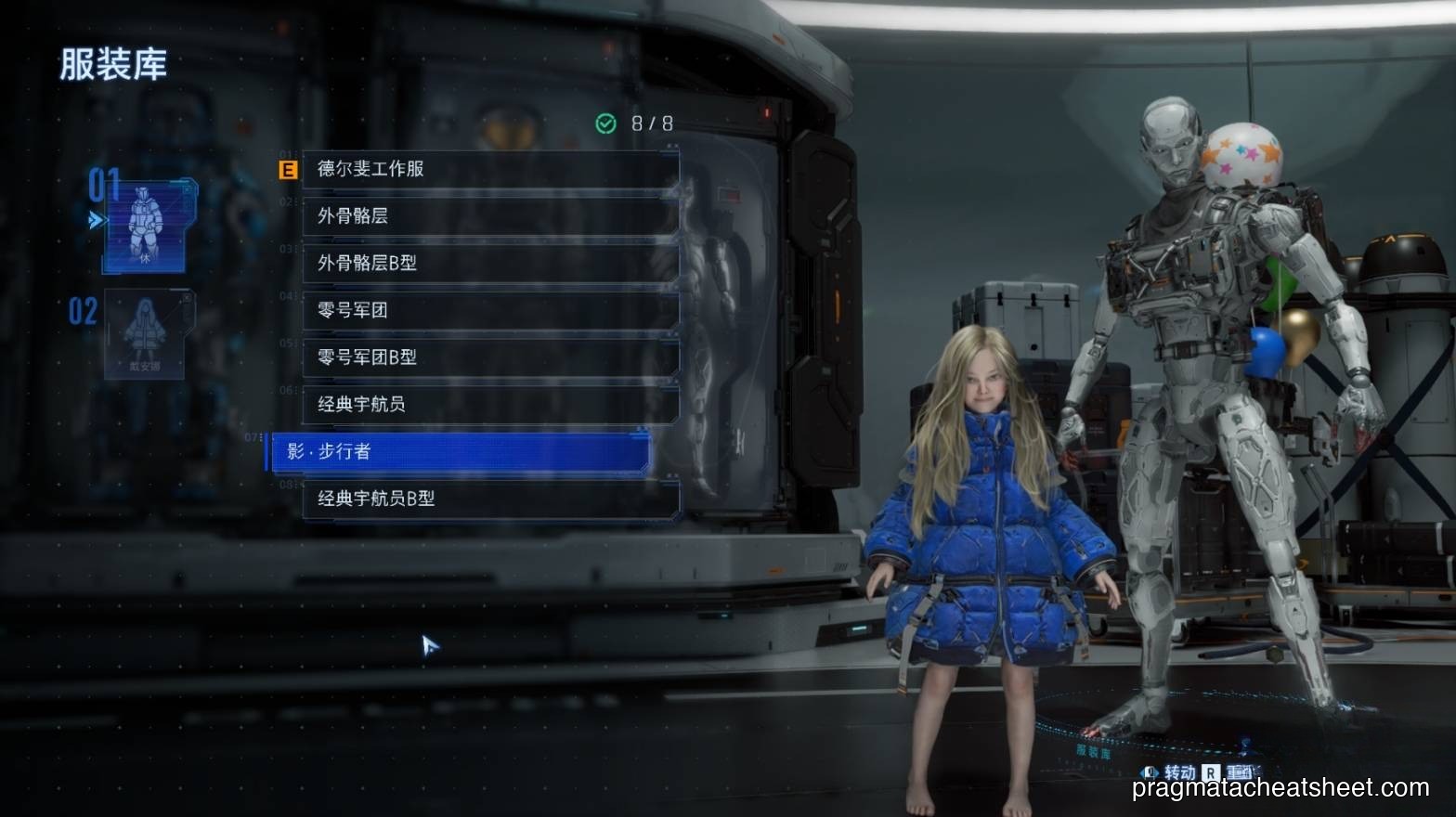Switch to character 01 astronaut thumbnail
The width and height of the screenshot is (1456, 817).
145,225
